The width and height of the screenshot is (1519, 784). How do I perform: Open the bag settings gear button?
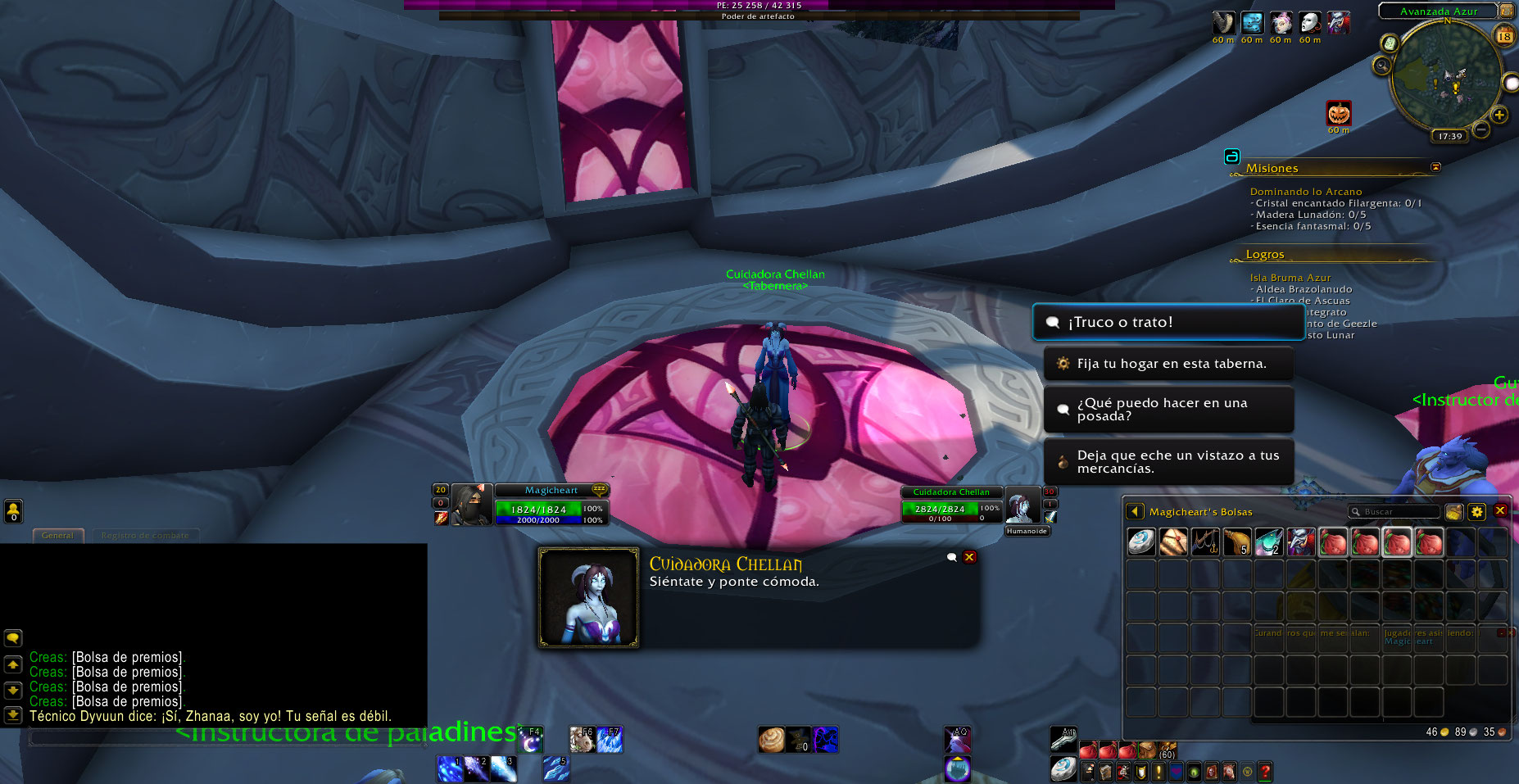coord(1476,512)
